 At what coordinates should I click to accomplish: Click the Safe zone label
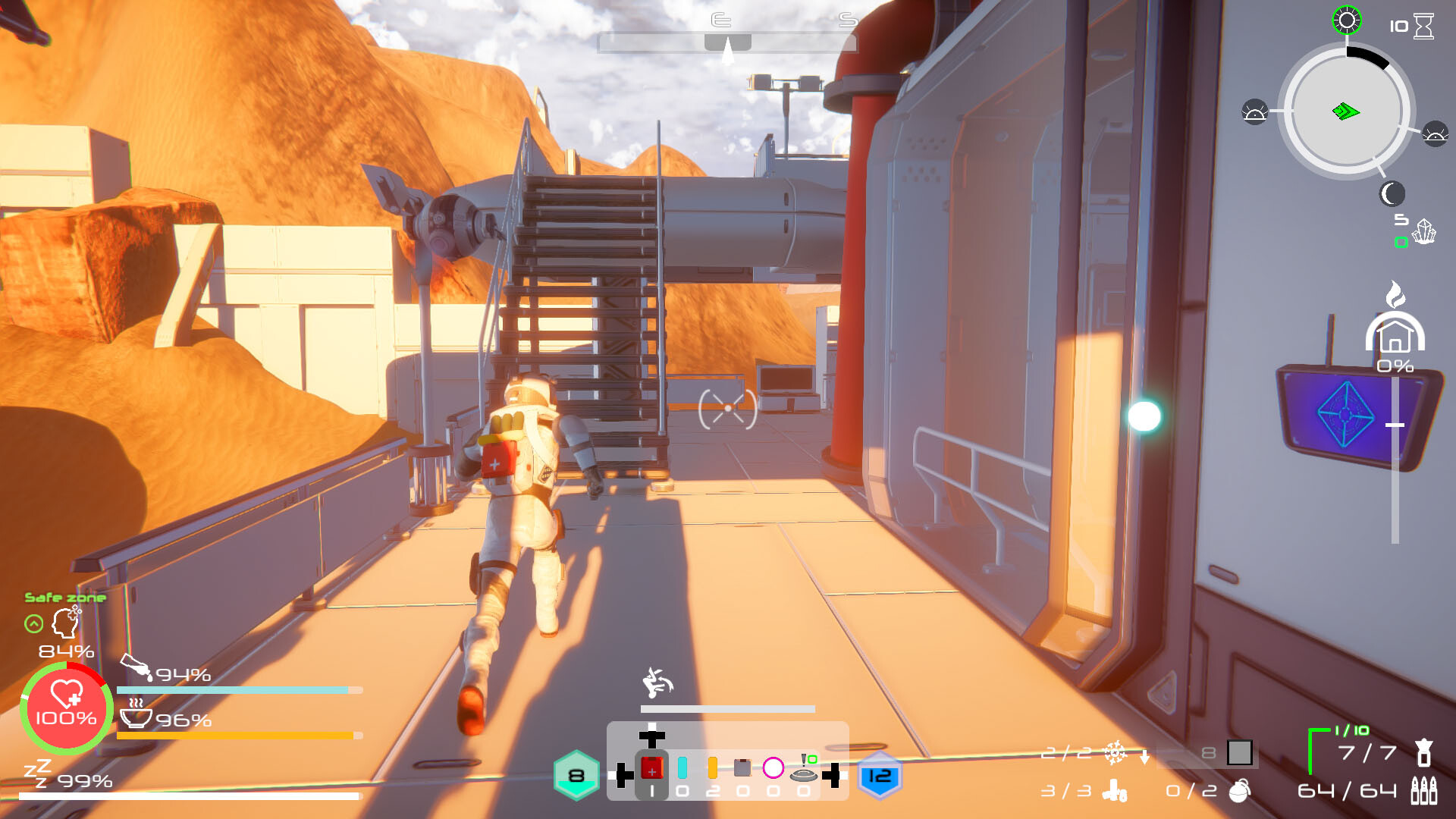65,597
